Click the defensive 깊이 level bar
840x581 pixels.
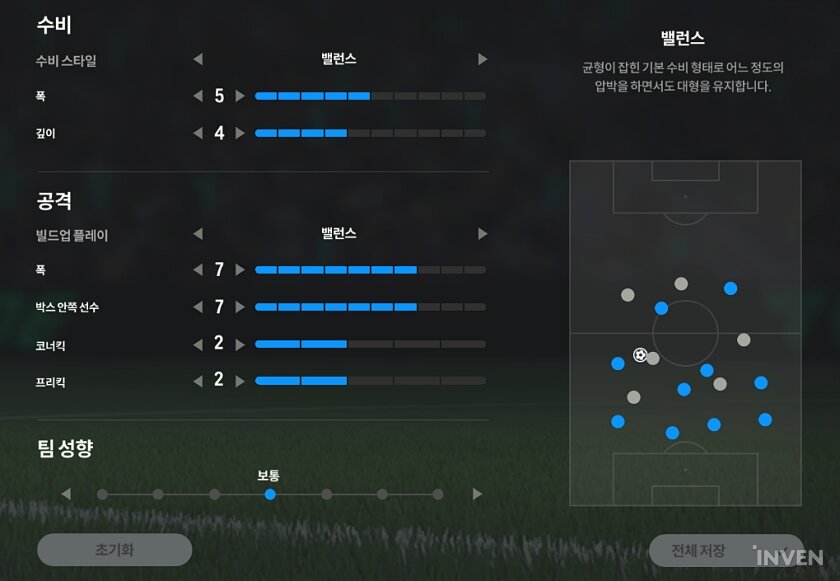(370, 133)
